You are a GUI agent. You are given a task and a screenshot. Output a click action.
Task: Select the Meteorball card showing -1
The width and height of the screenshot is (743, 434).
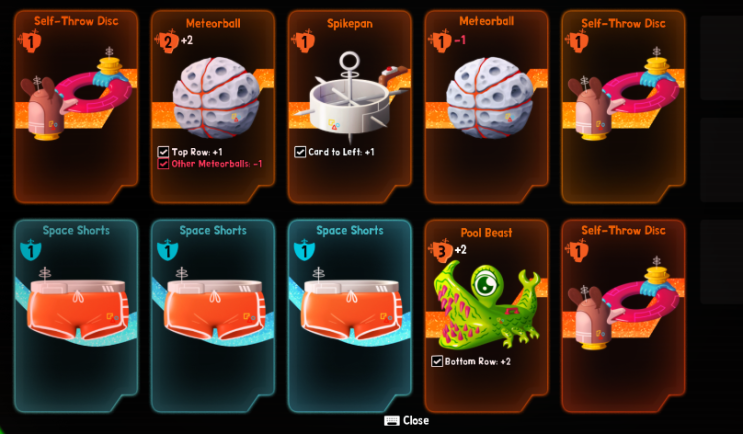click(485, 105)
